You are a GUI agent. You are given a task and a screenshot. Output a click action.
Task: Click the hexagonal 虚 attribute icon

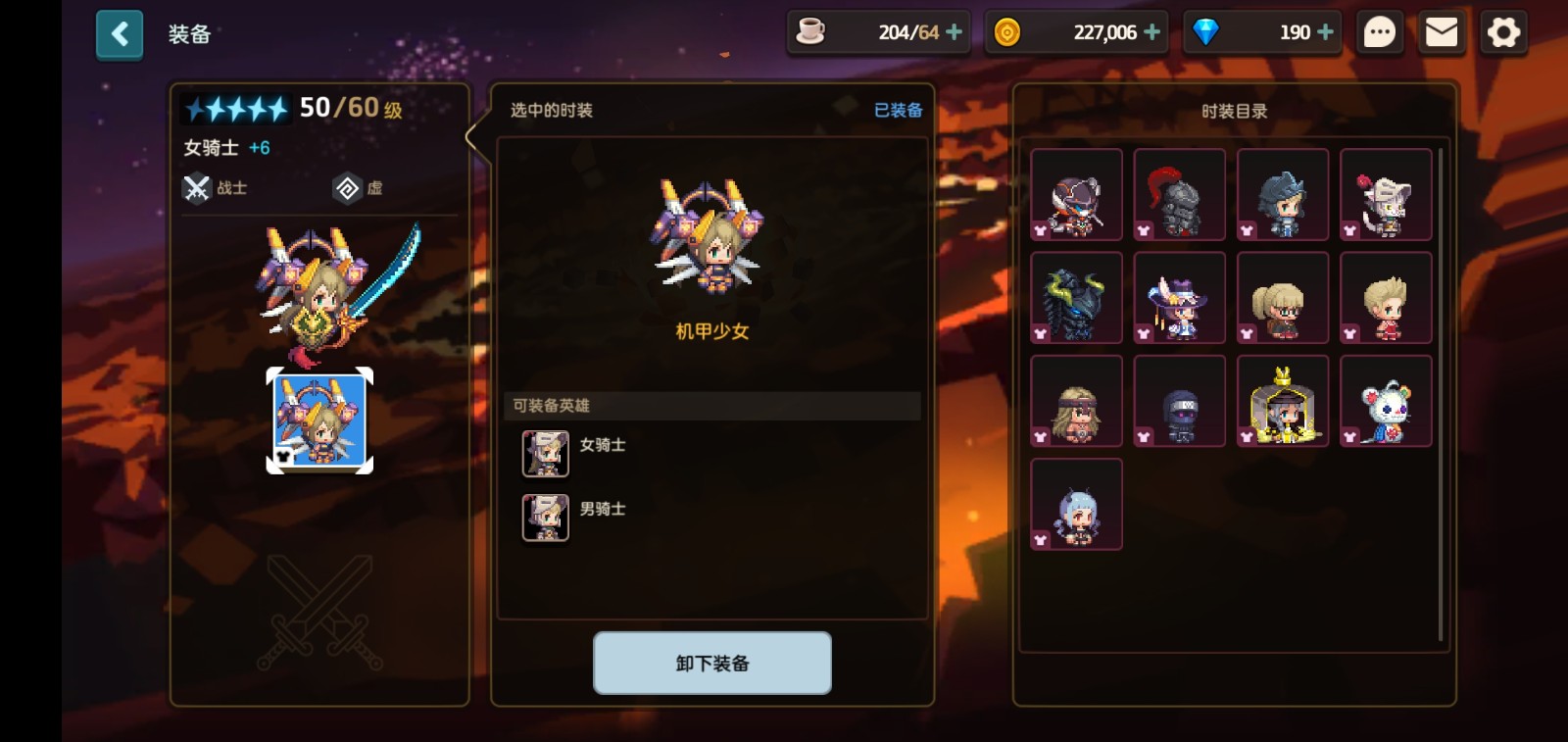[348, 187]
